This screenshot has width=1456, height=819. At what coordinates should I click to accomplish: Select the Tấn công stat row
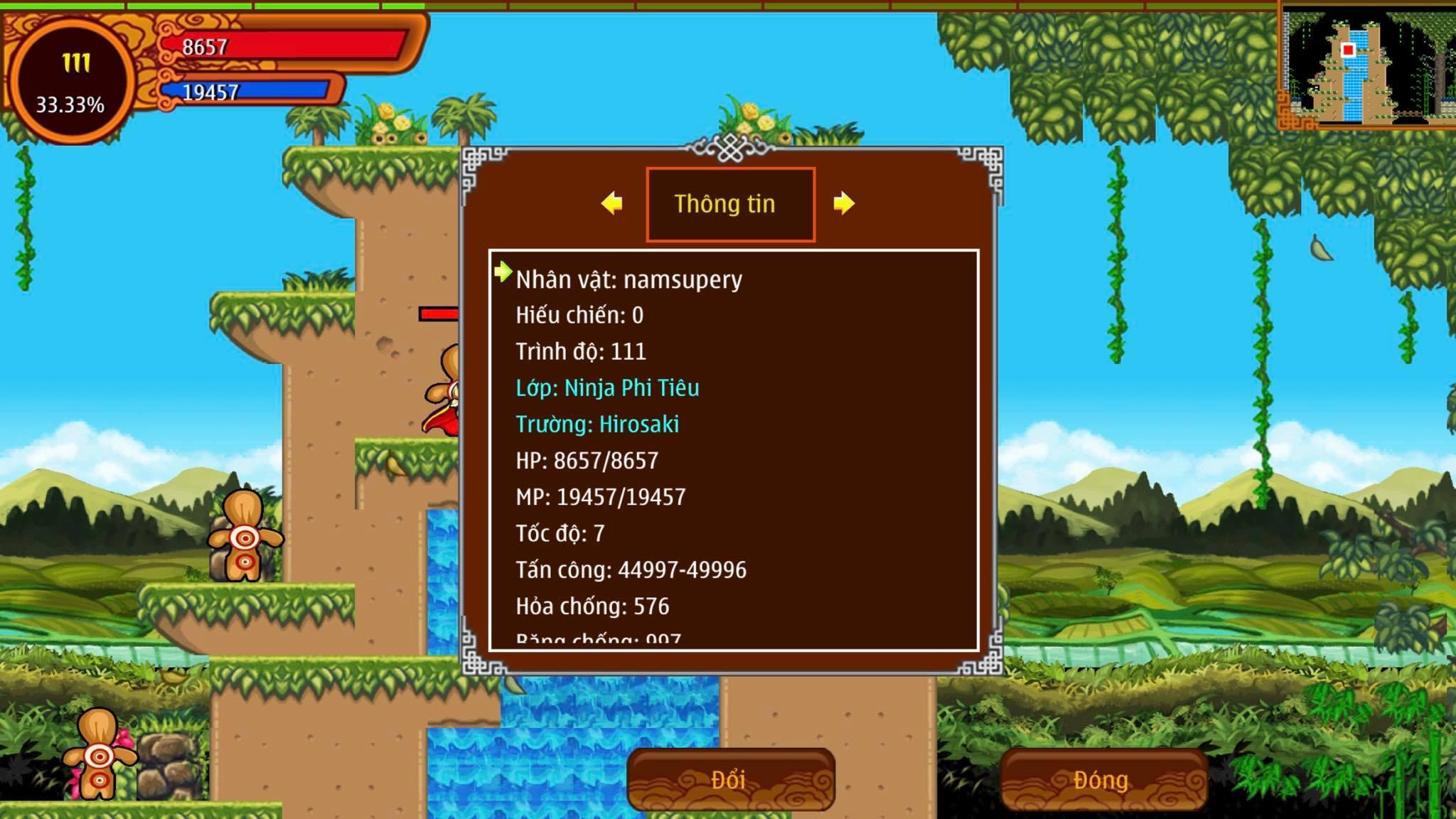631,569
